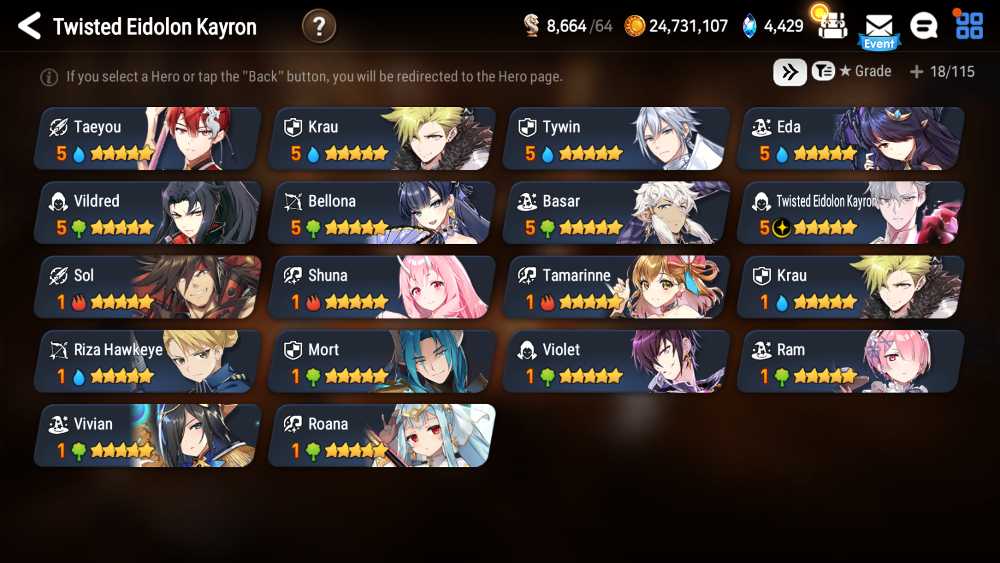Choose Tywin from the hero list
The height and width of the screenshot is (563, 1000).
(x=617, y=139)
